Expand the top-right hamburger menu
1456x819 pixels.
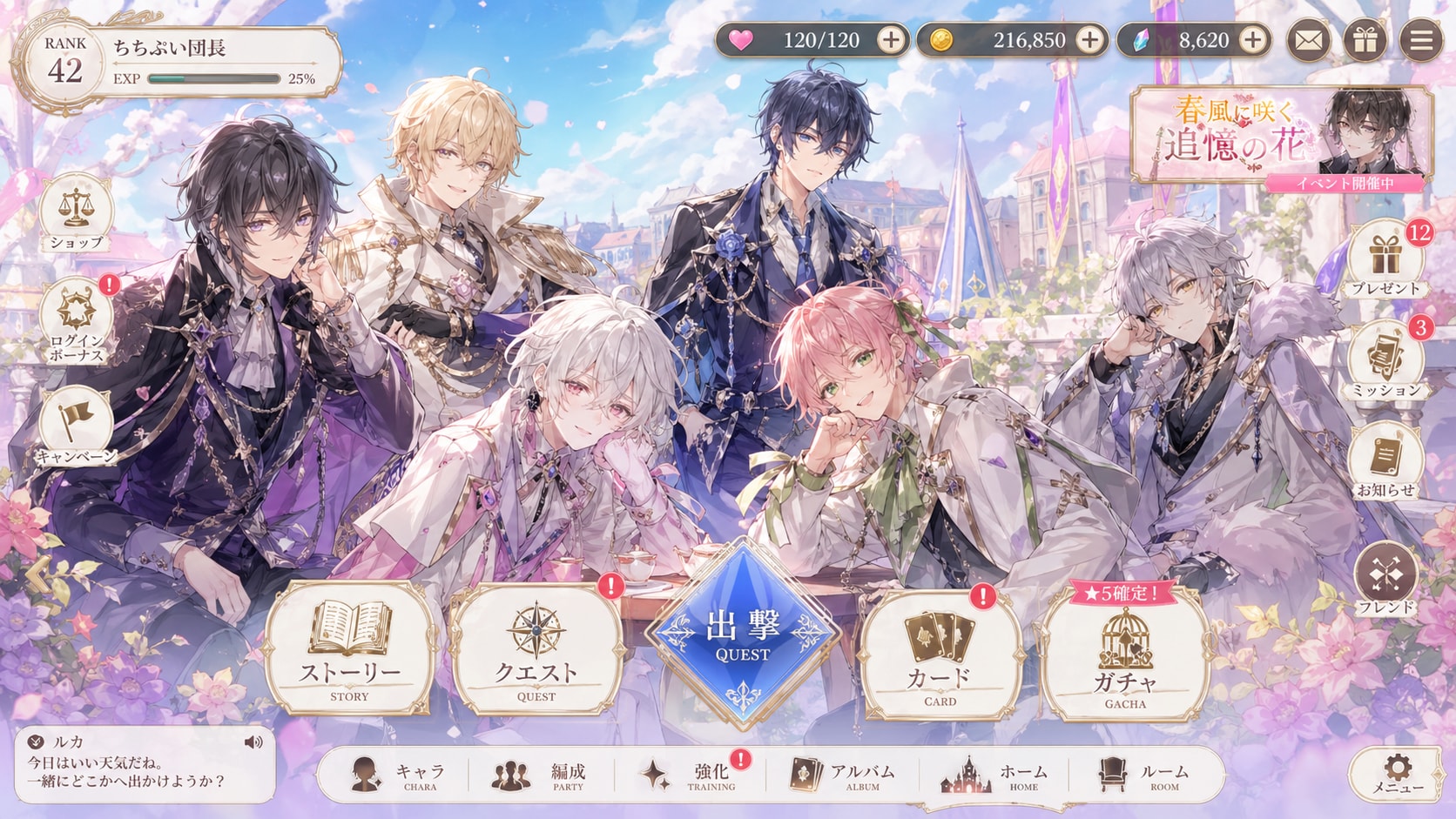(1419, 39)
